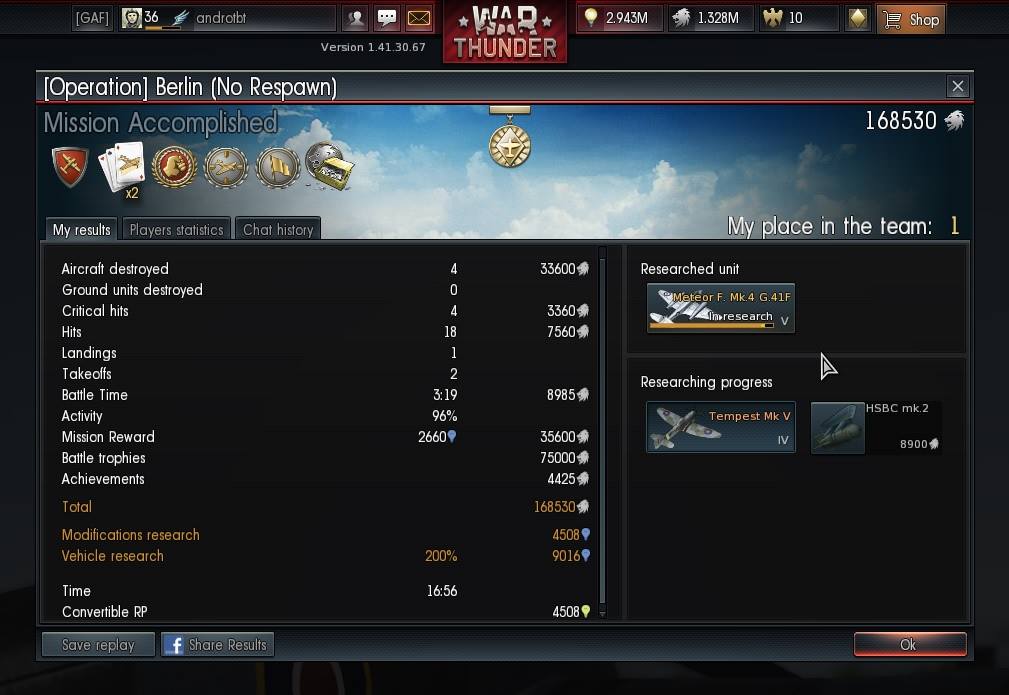Click the [GAF] squadron tag
Image resolution: width=1009 pixels, height=695 pixels.
(92, 19)
